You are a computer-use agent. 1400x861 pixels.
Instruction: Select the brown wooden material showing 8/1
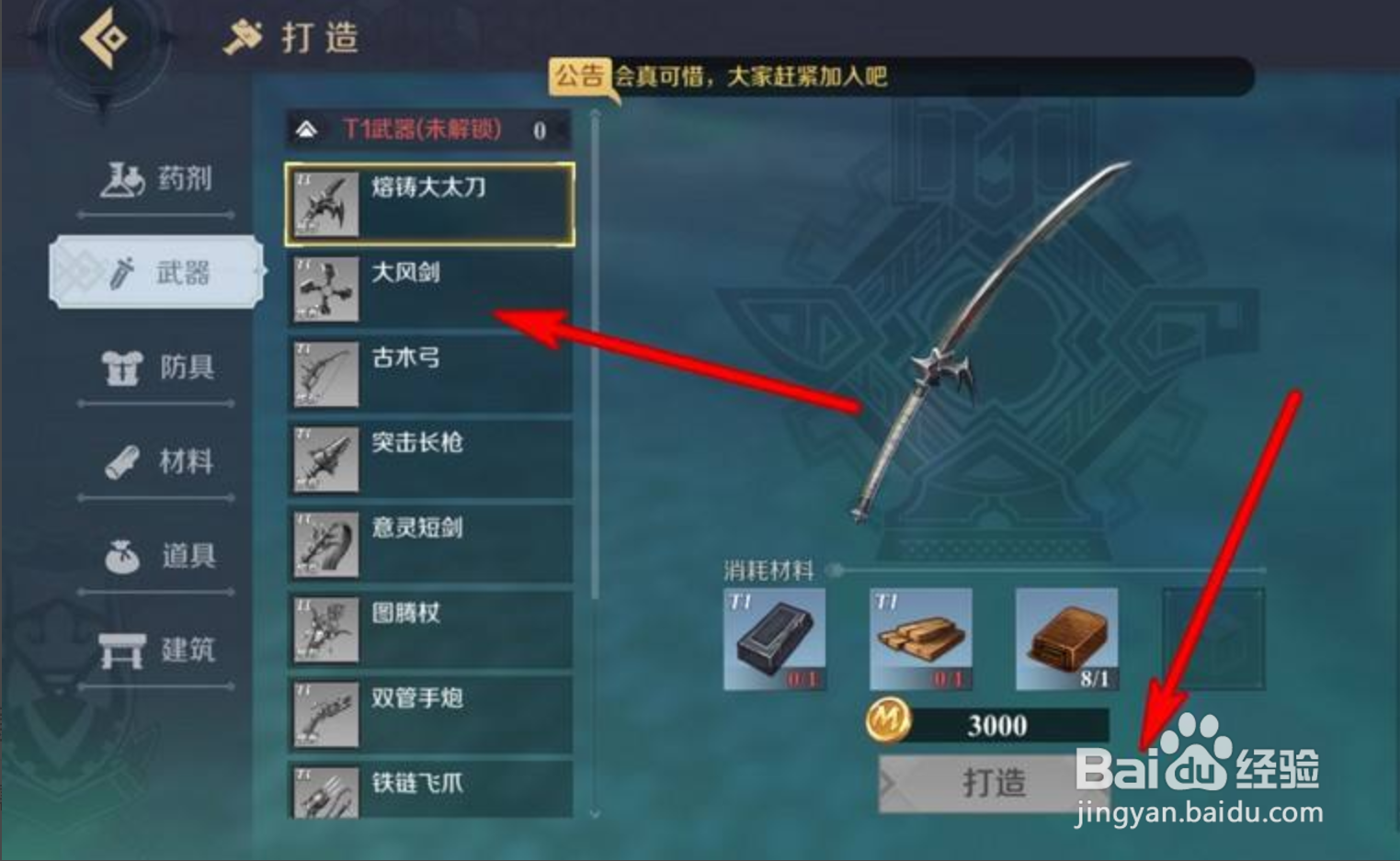(1066, 638)
